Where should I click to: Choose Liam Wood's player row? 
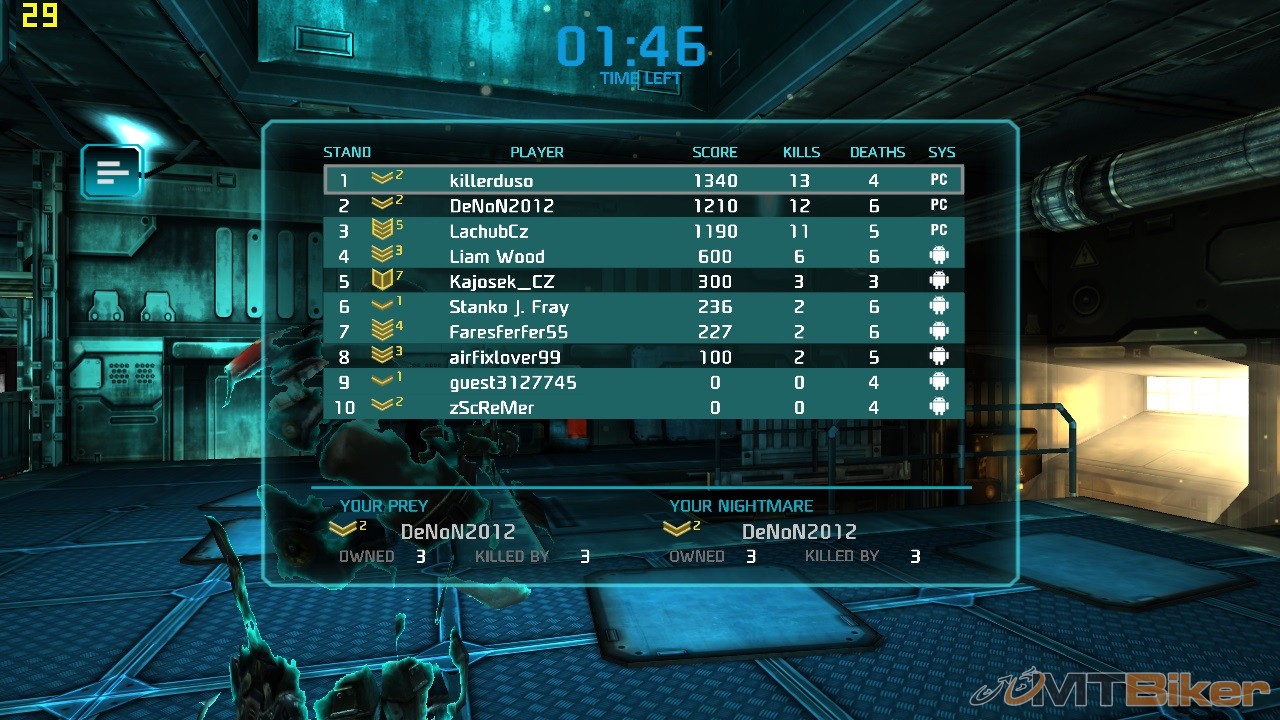pos(643,256)
